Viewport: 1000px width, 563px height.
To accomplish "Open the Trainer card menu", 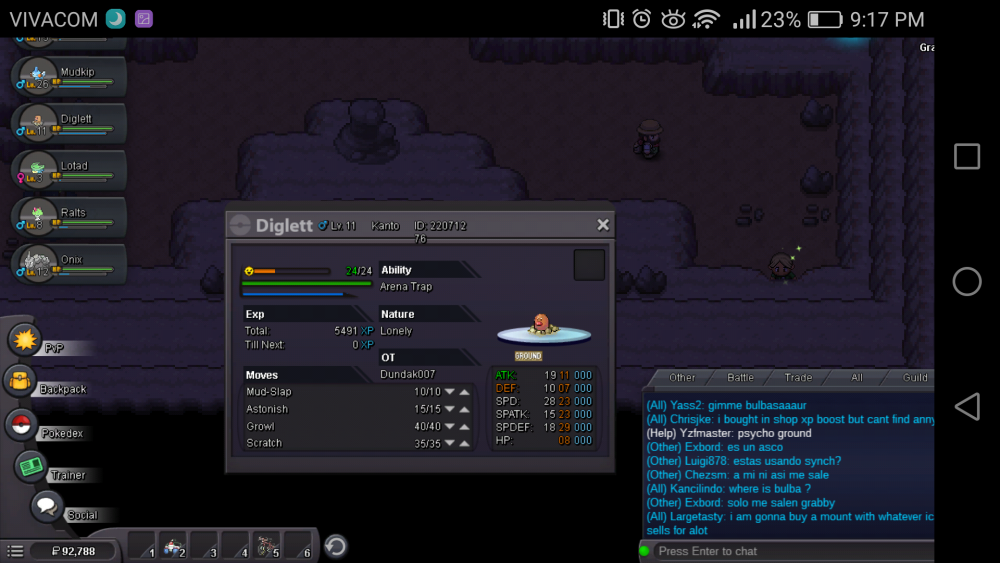I will click(32, 466).
